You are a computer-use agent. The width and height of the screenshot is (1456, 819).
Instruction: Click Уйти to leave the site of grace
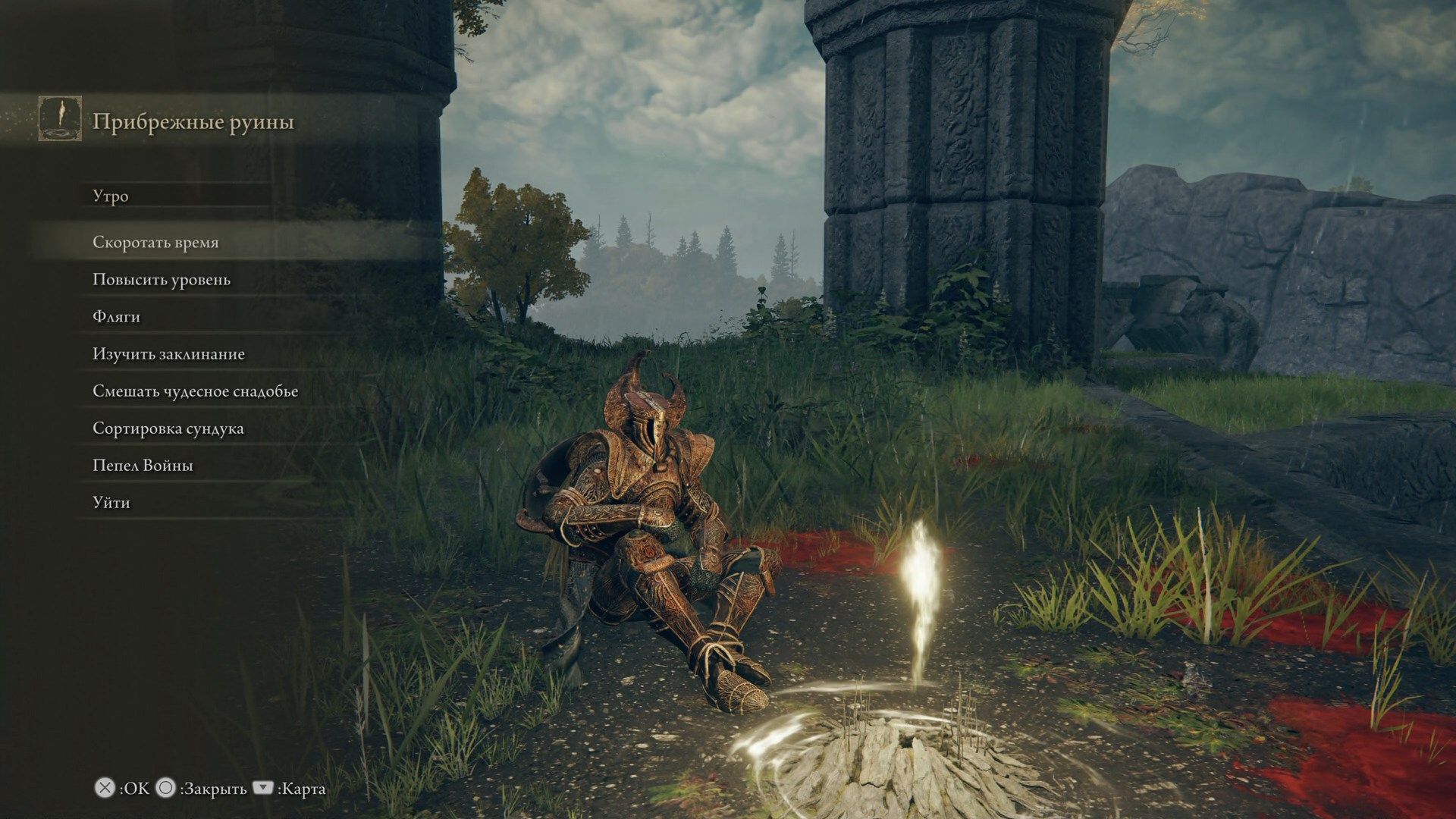[x=111, y=503]
